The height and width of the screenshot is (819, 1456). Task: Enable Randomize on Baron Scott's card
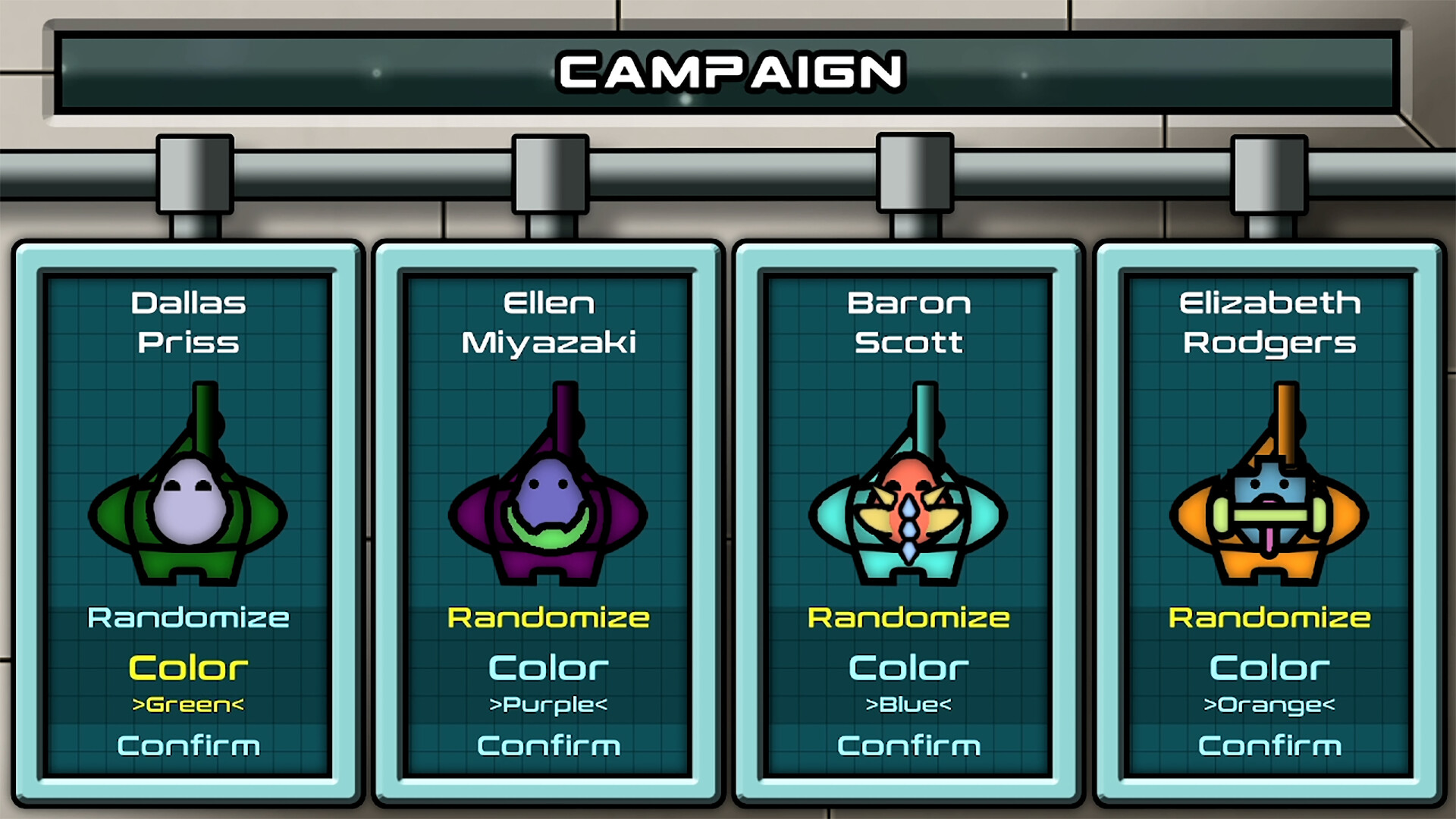point(909,617)
